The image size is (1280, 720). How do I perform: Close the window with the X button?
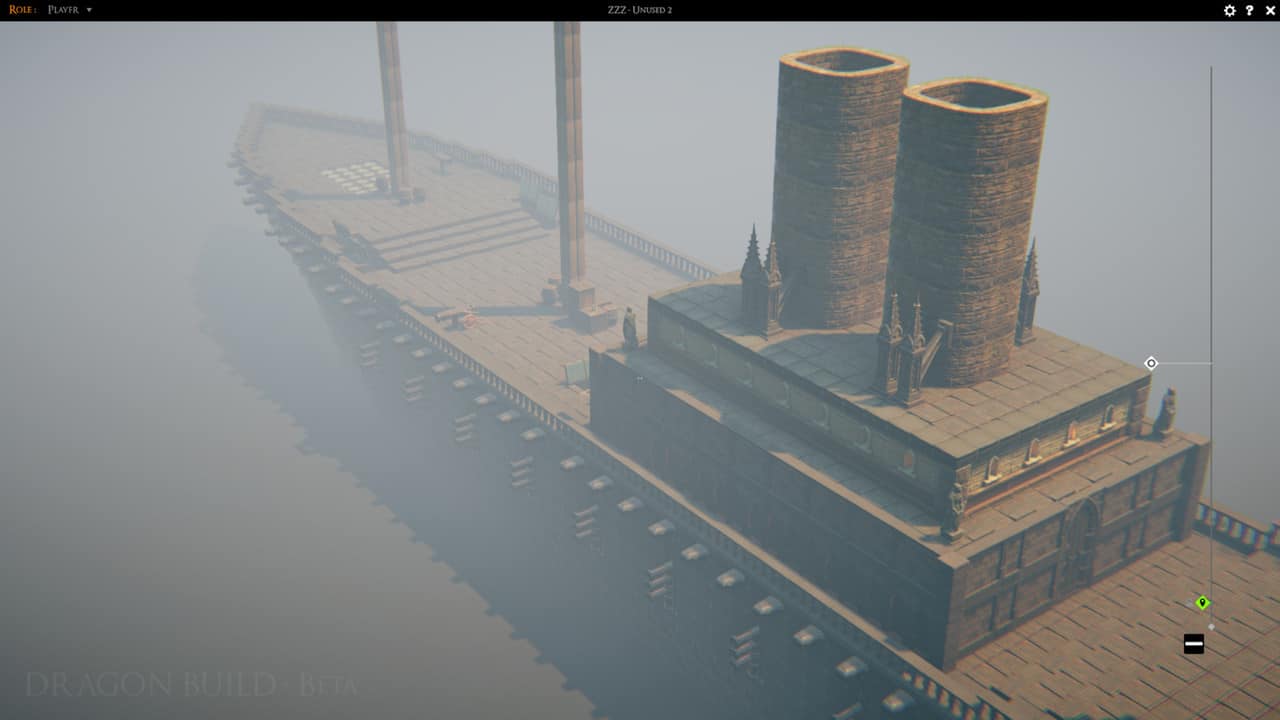pos(1268,10)
